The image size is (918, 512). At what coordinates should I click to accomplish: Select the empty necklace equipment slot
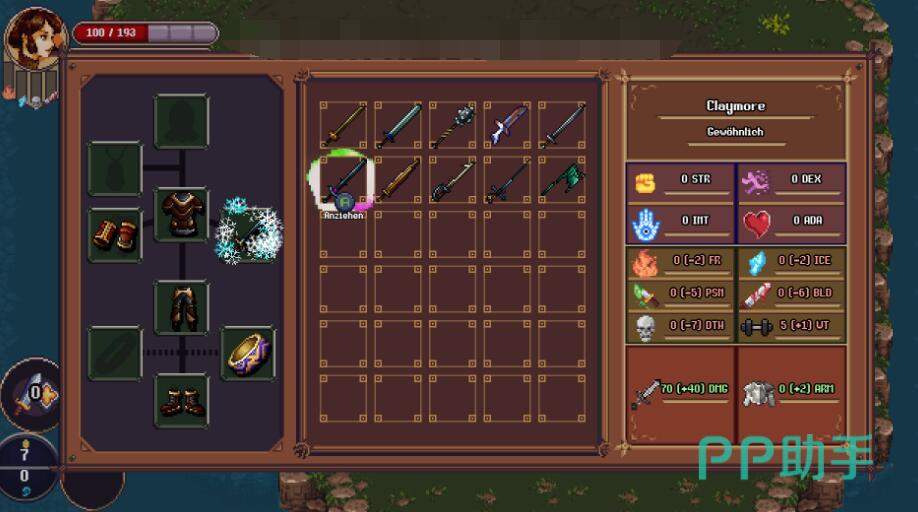coord(115,168)
